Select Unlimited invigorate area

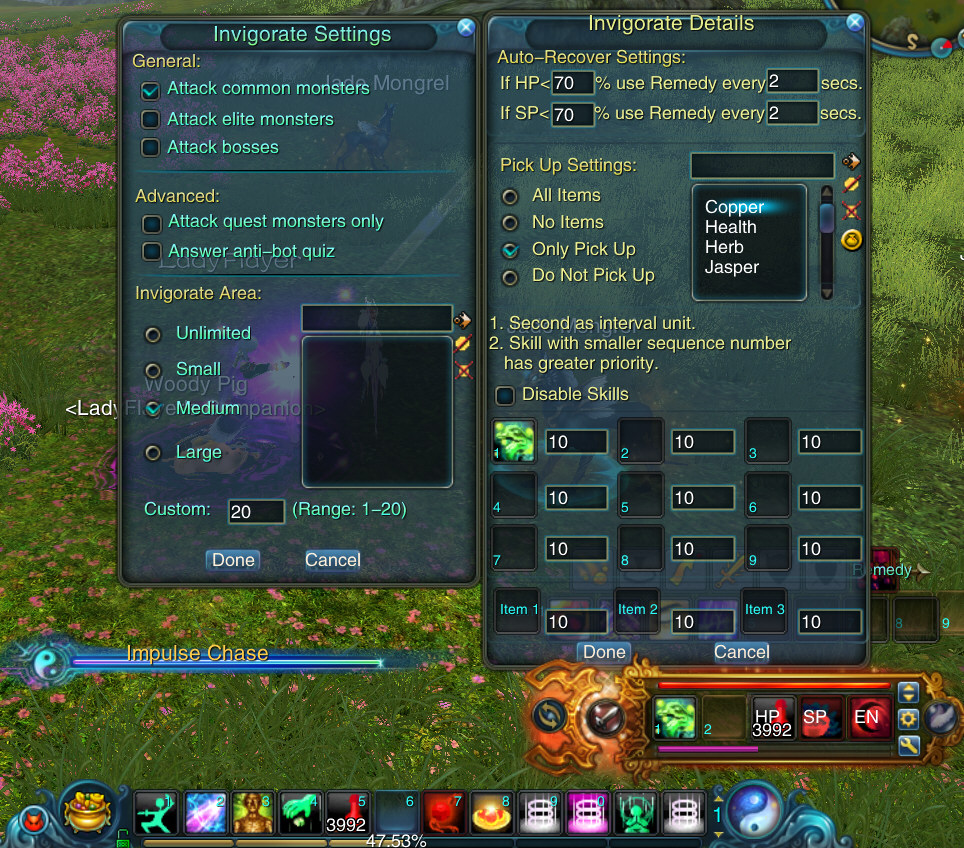click(x=153, y=334)
